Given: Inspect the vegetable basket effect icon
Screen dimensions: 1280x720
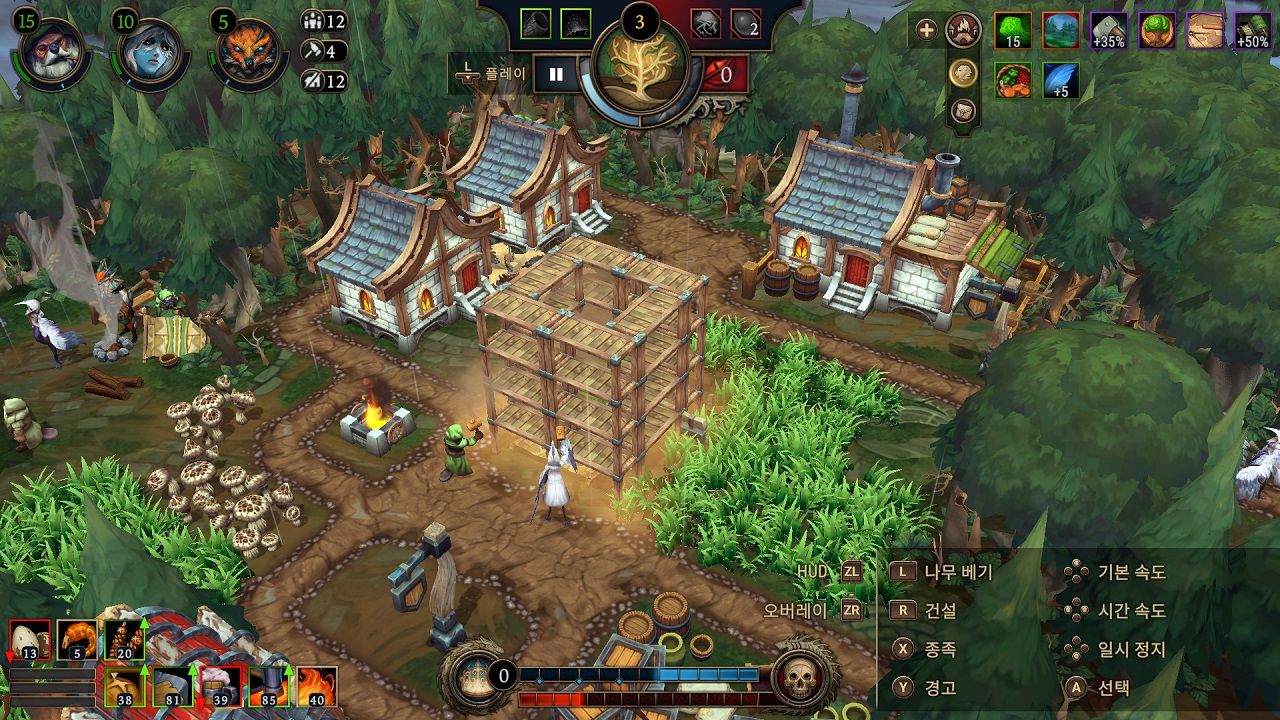Looking at the screenshot, I should tap(1013, 81).
